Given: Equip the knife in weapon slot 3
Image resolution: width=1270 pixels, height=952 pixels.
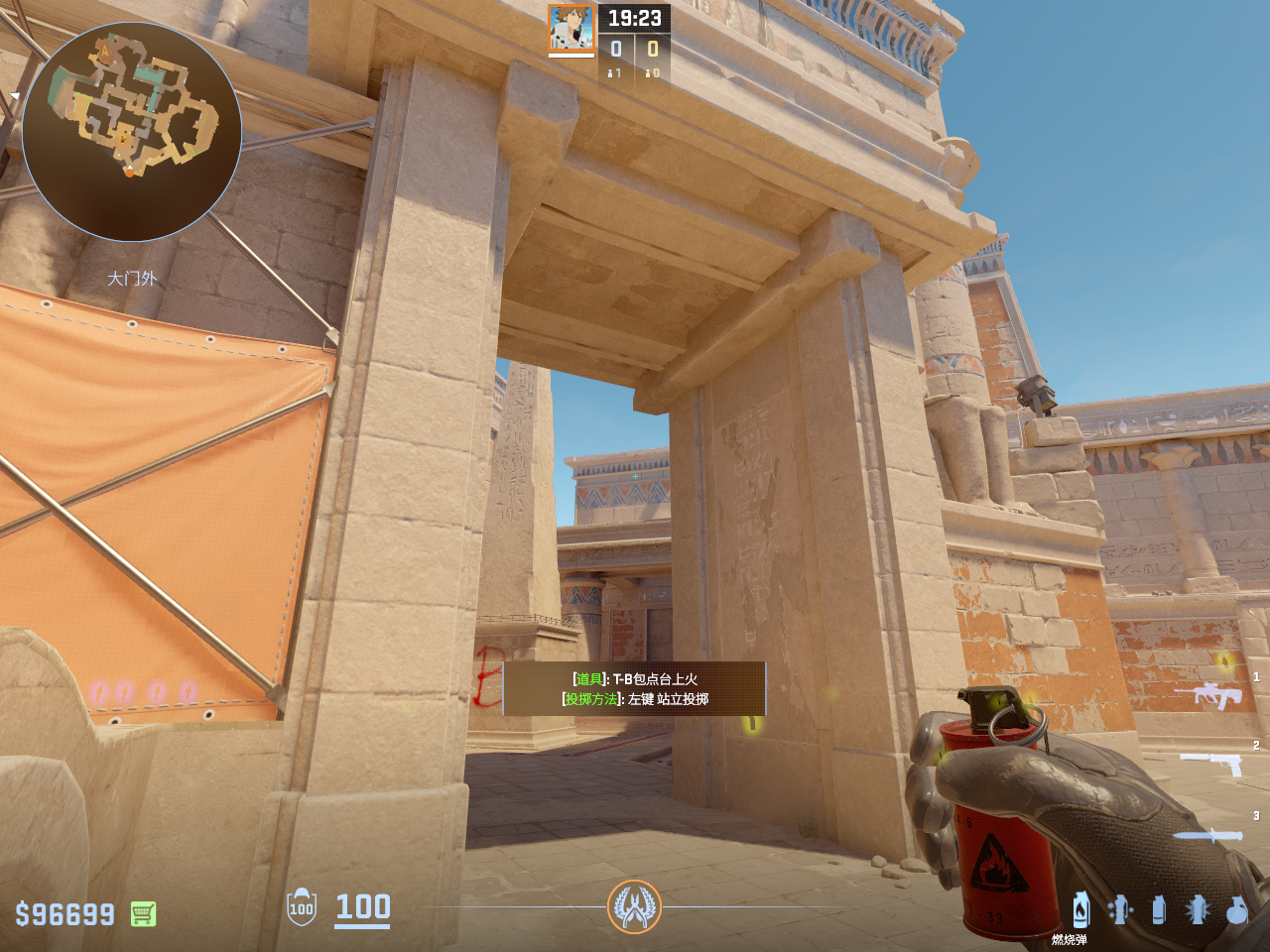Looking at the screenshot, I should click(x=1207, y=835).
